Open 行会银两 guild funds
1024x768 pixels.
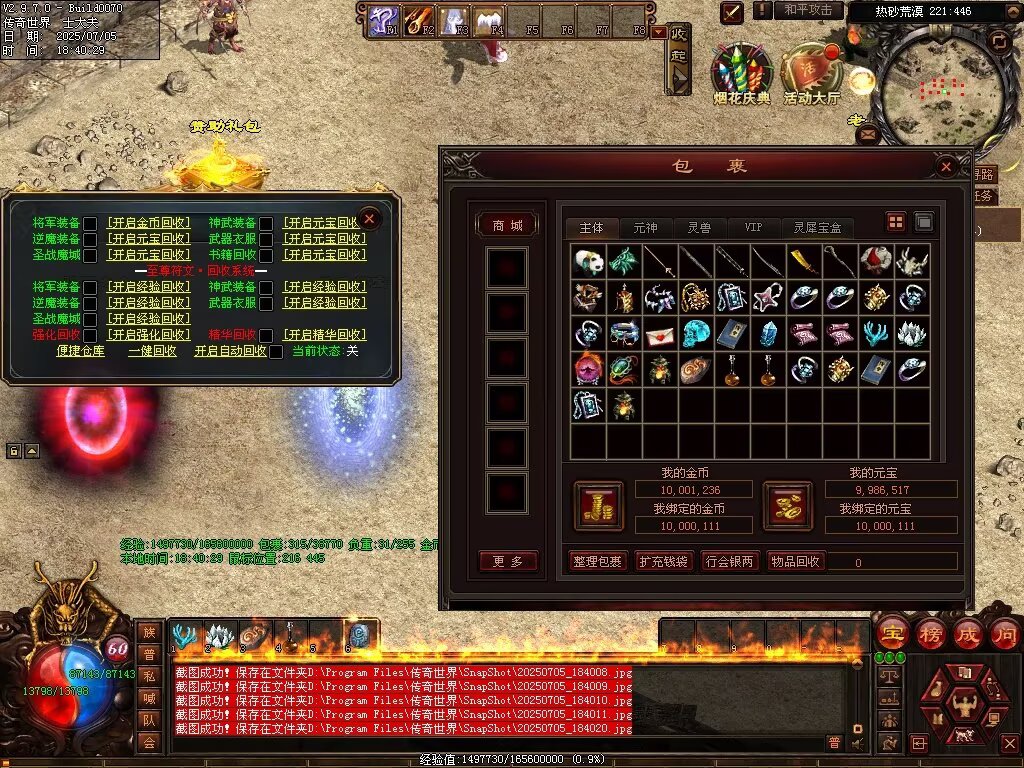click(x=729, y=562)
